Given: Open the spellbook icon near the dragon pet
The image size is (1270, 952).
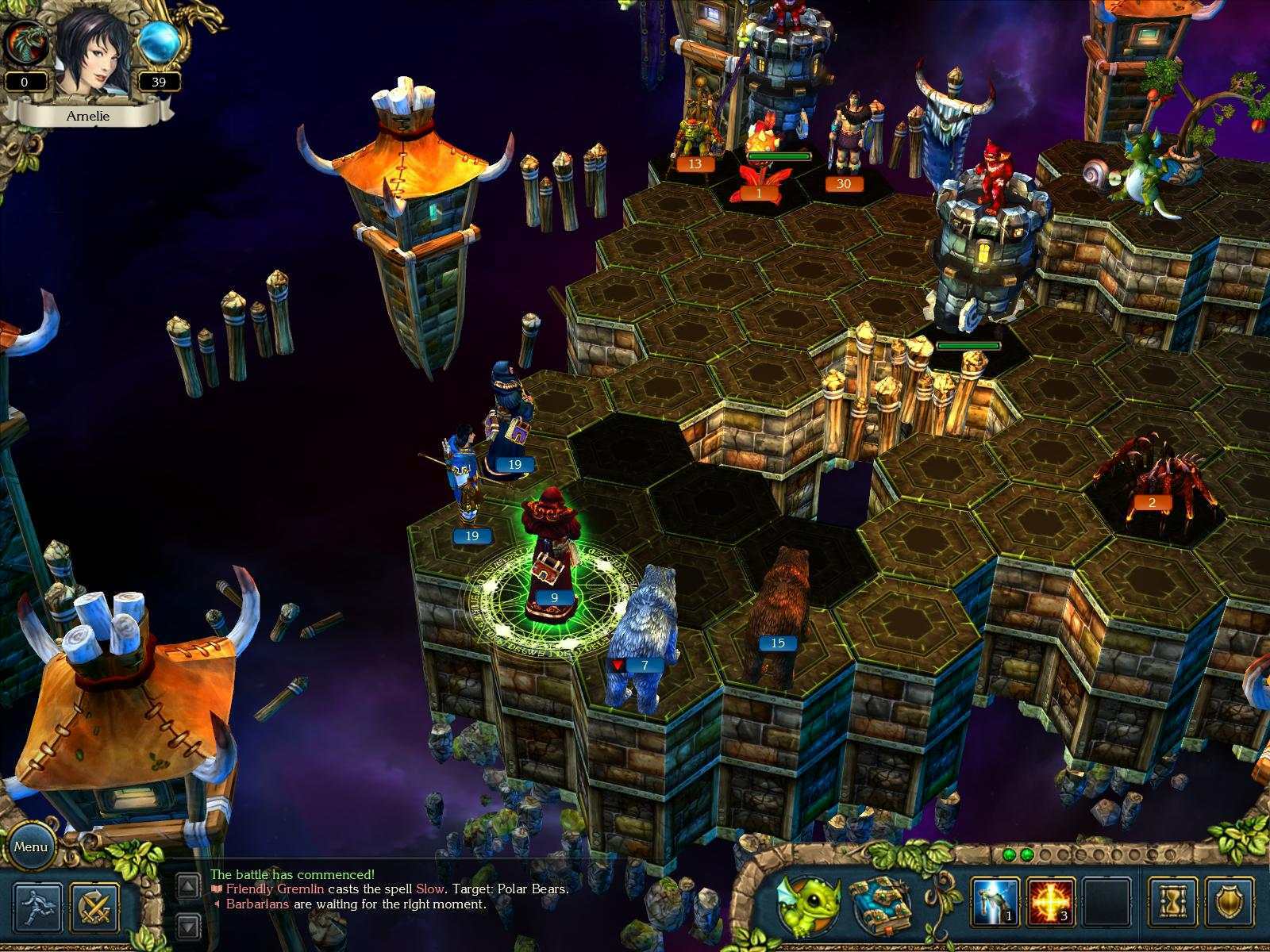Looking at the screenshot, I should pyautogui.click(x=881, y=904).
